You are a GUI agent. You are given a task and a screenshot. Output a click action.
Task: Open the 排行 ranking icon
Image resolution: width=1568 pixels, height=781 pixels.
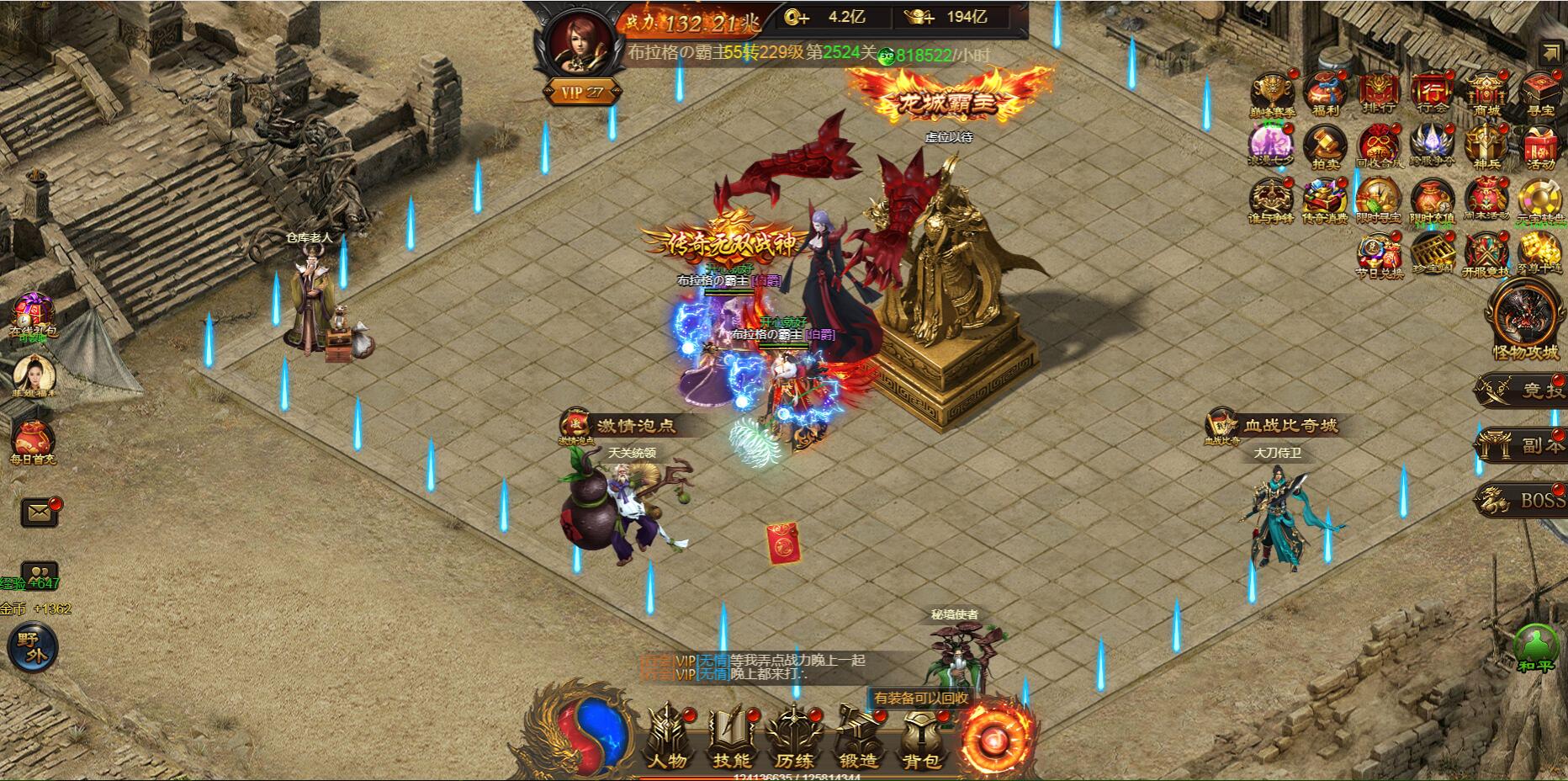[x=1379, y=93]
